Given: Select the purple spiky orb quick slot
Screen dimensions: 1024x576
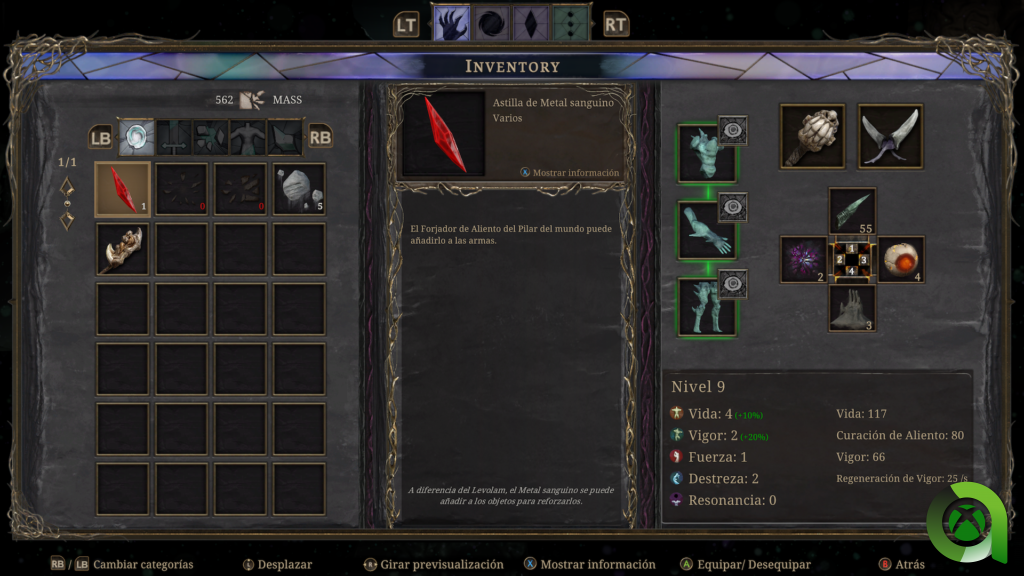Looking at the screenshot, I should pos(804,260).
